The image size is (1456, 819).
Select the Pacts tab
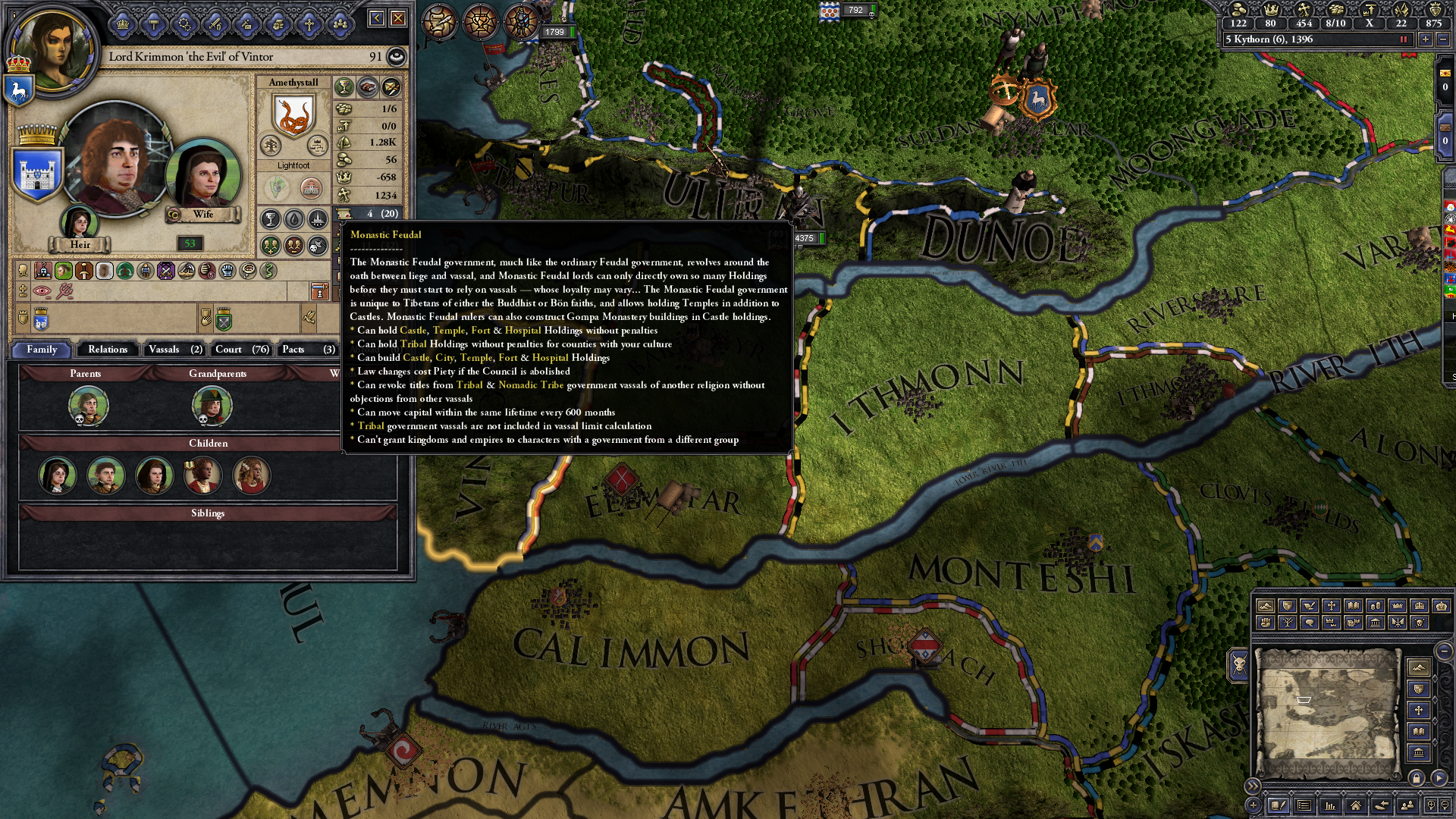point(307,350)
